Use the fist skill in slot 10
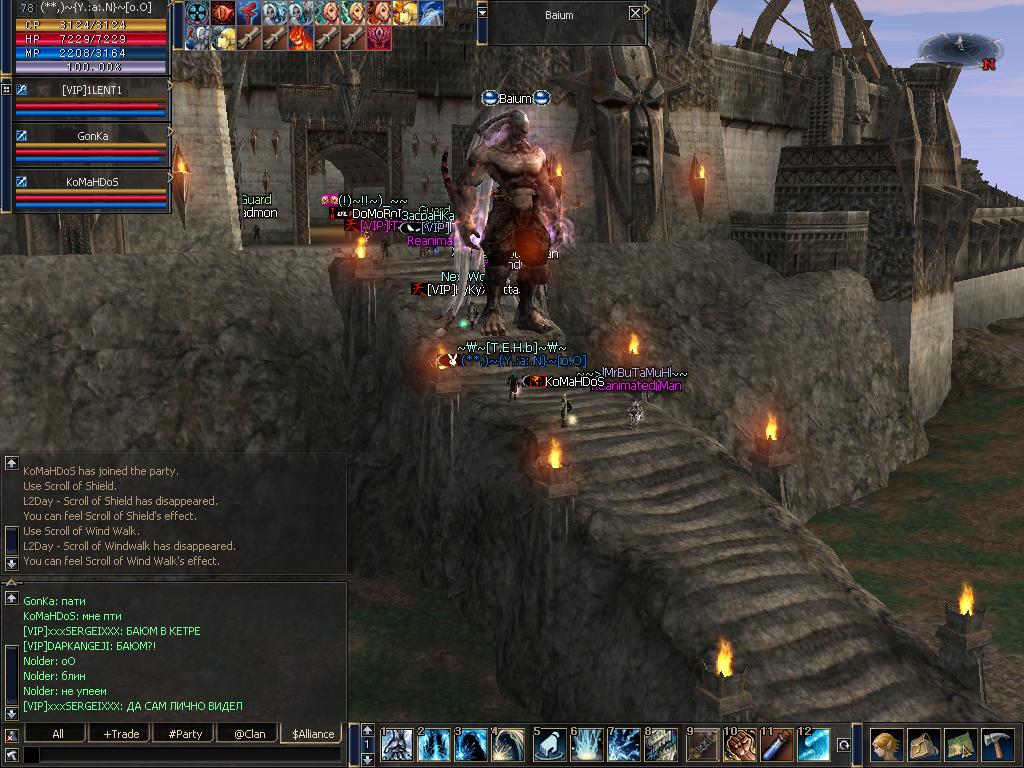The width and height of the screenshot is (1024, 768). 739,746
